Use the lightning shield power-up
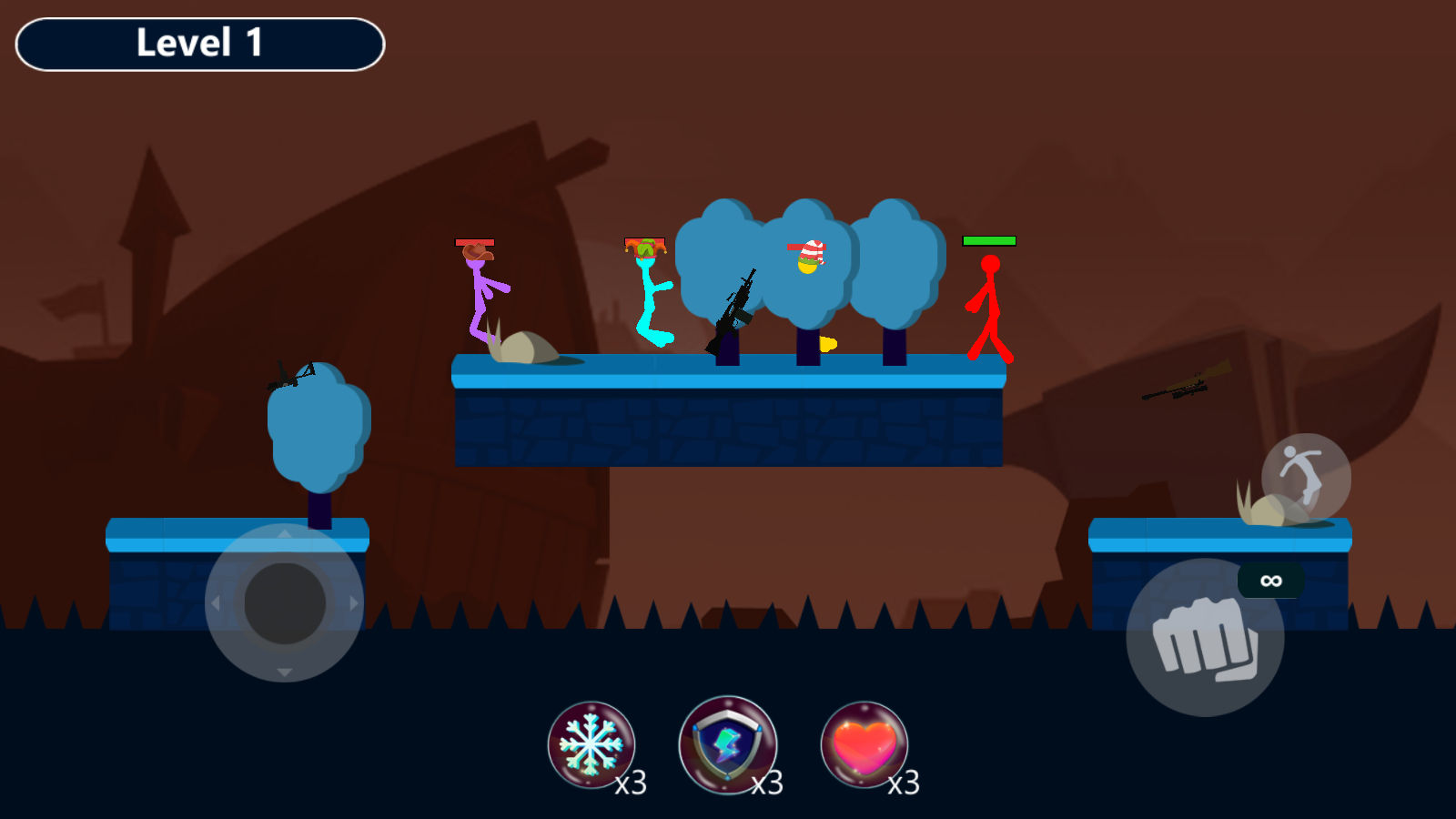 tap(727, 744)
